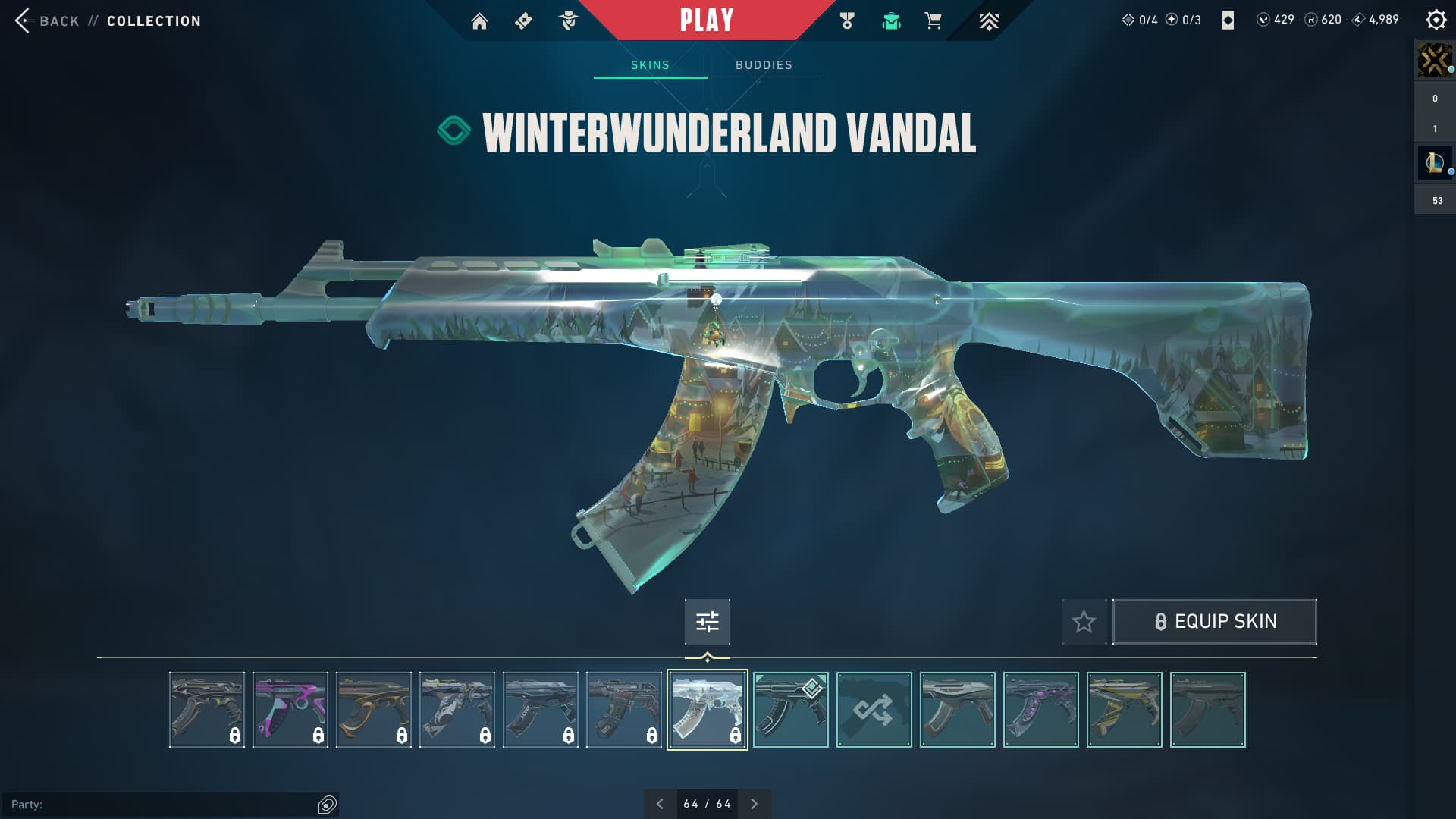This screenshot has height=819, width=1456.
Task: Open the skin filter sliders button
Action: pos(707,622)
